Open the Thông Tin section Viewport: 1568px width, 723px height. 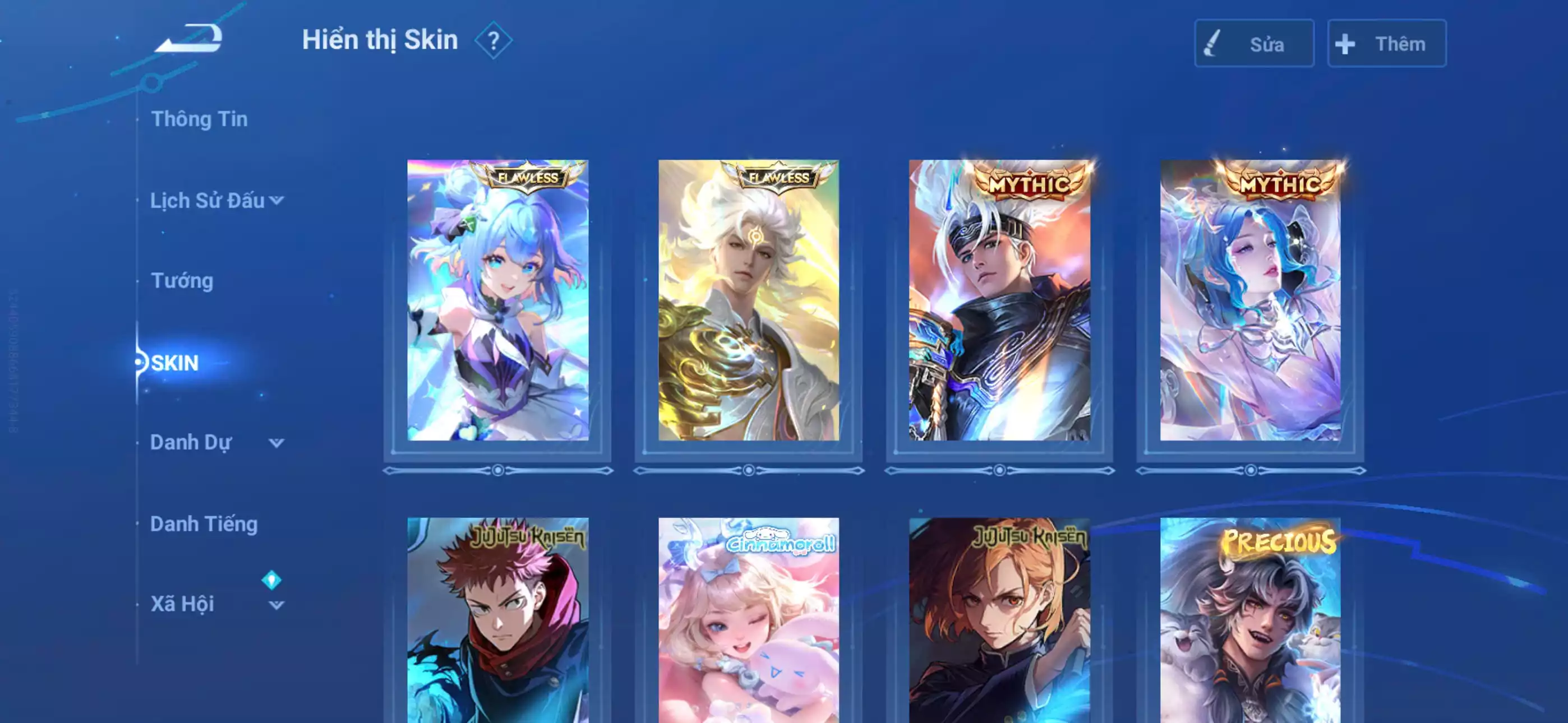pos(201,119)
